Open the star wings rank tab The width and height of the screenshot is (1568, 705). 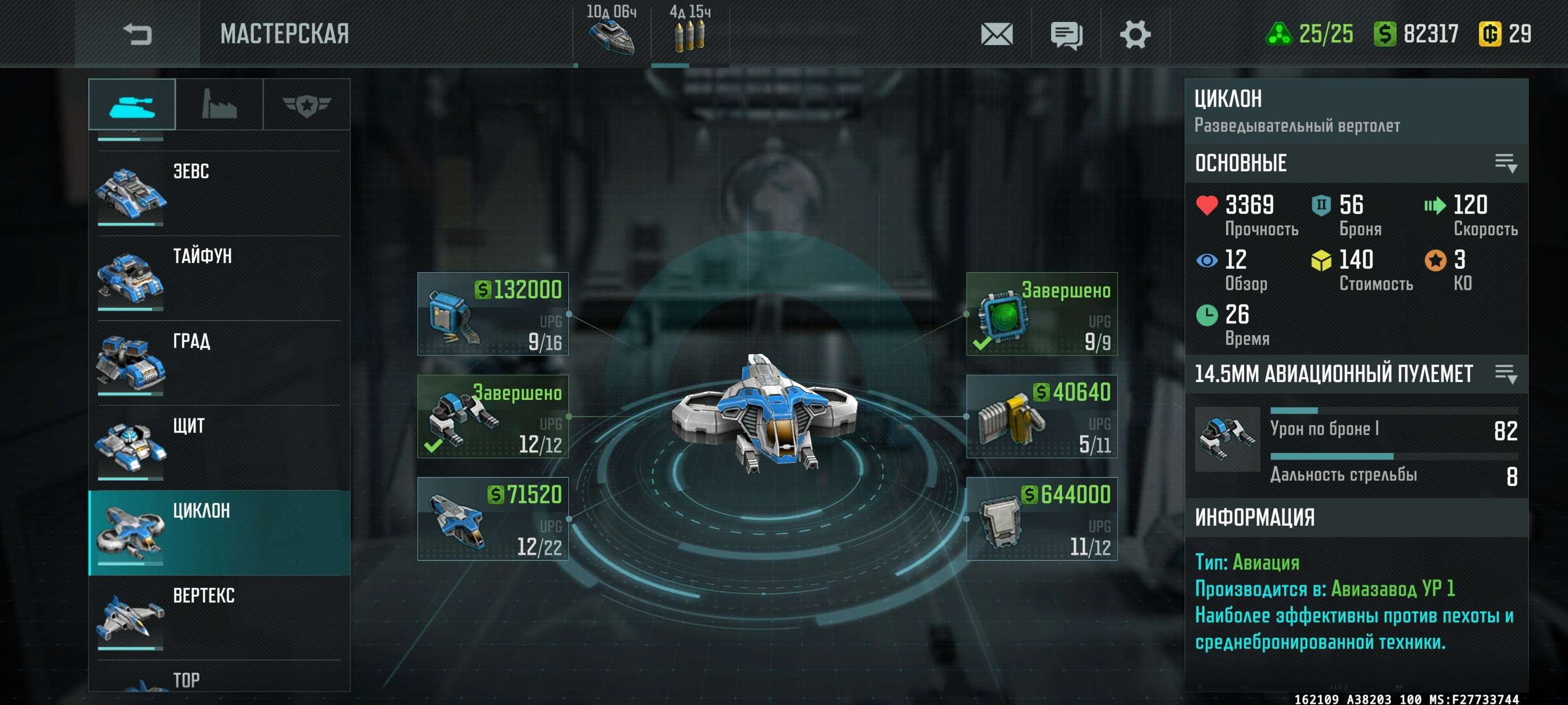[306, 105]
